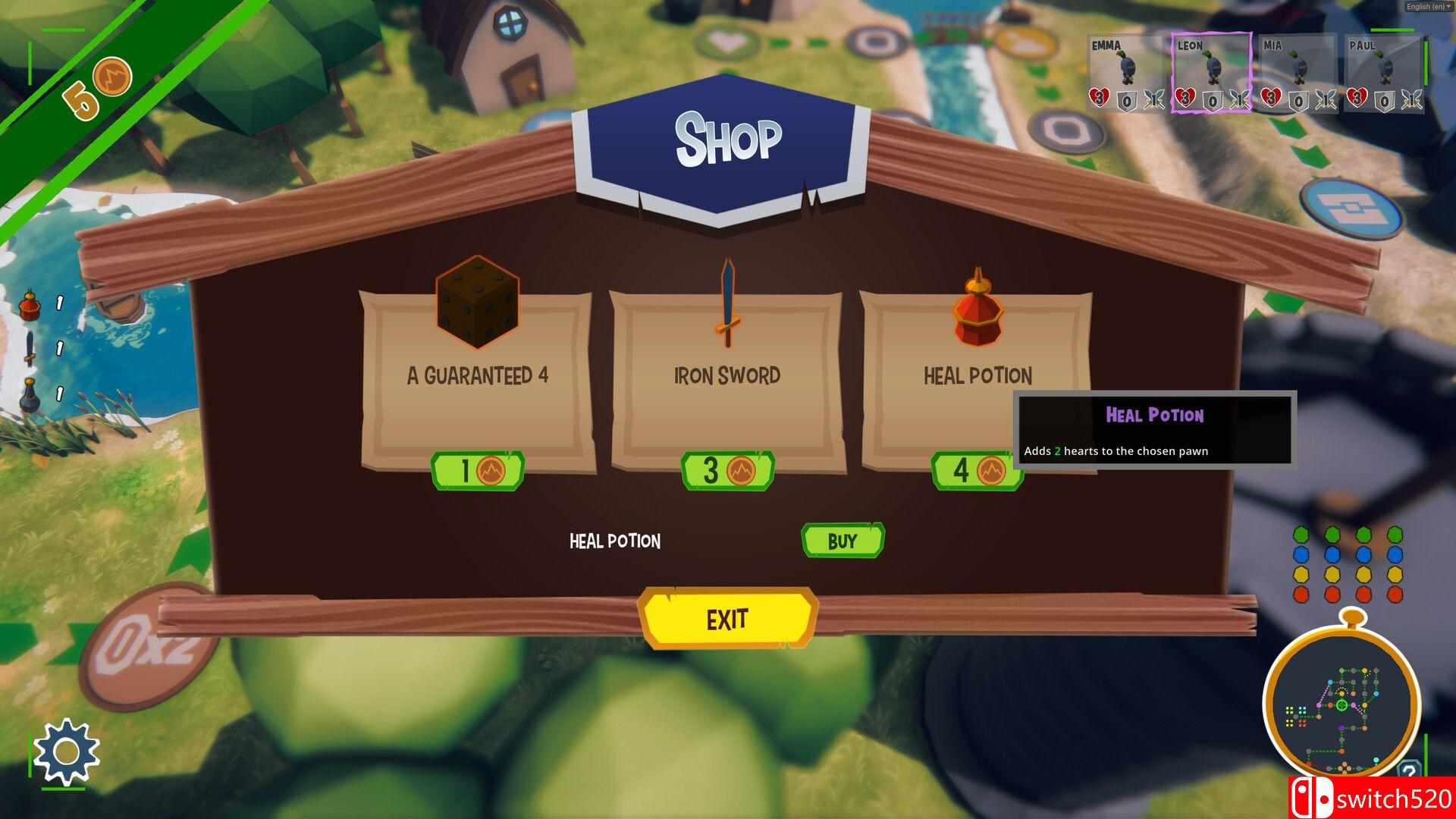
Task: Open the English language dropdown
Action: tap(1428, 7)
